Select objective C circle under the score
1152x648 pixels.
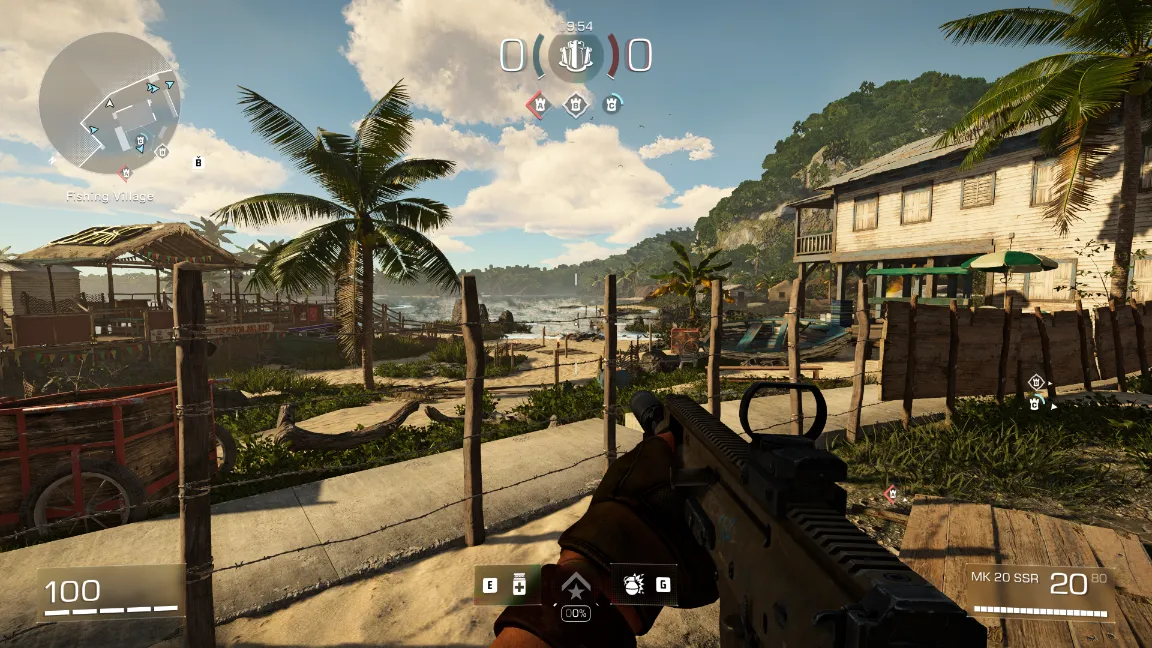click(x=612, y=103)
